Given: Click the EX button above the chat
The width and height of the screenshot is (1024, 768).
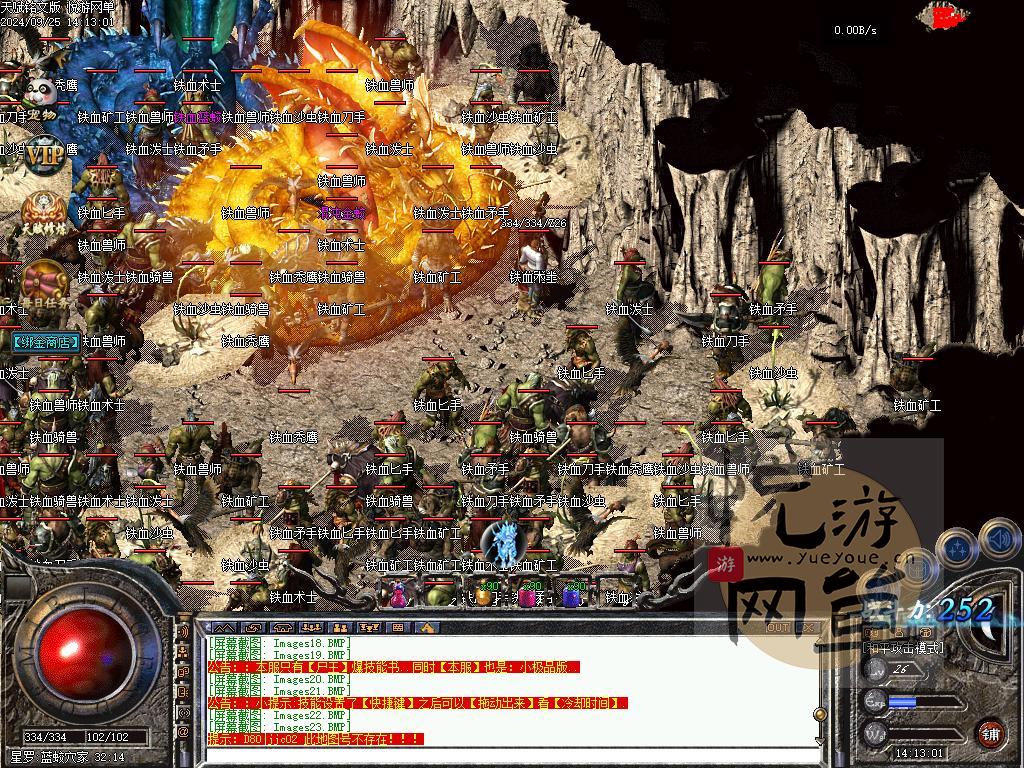Looking at the screenshot, I should pos(807,627).
